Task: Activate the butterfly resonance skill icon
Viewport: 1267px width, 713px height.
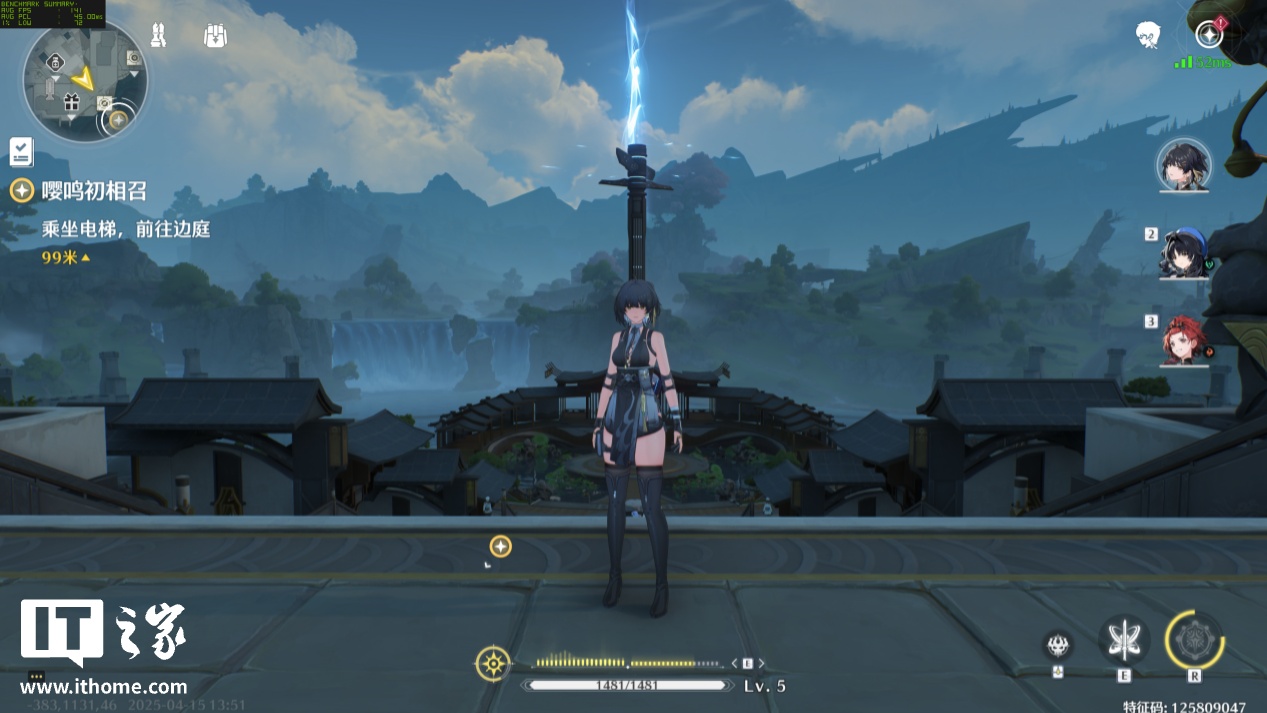Action: pos(1124,639)
